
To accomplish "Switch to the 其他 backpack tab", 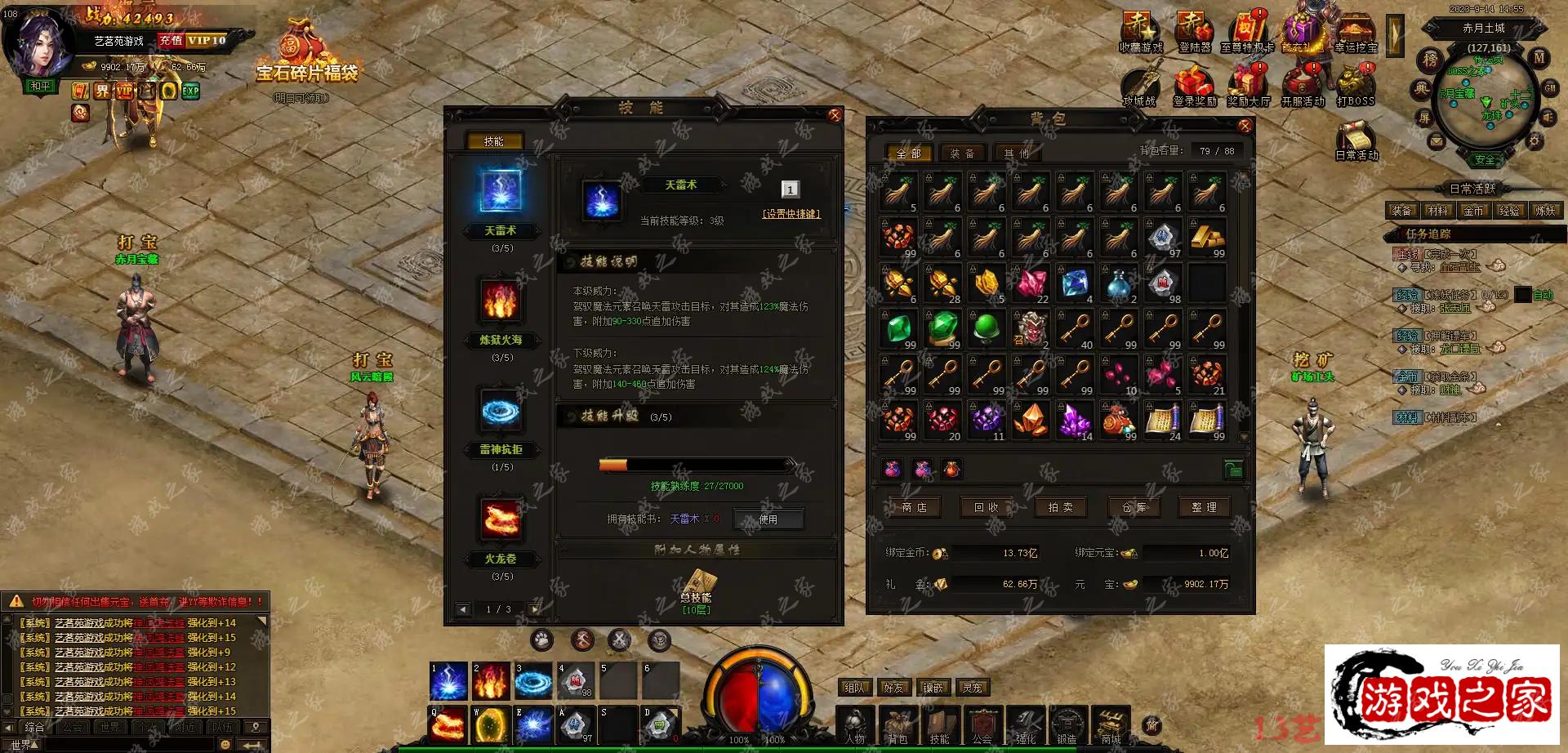I will click(x=1016, y=154).
